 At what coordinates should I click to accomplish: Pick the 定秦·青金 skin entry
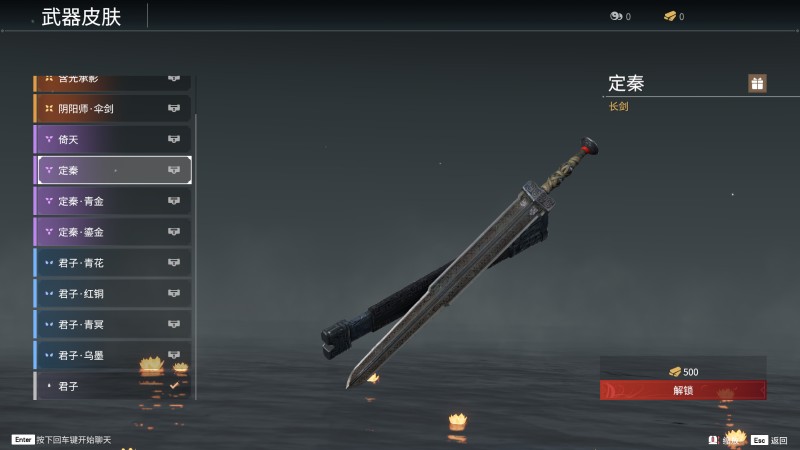click(112, 201)
